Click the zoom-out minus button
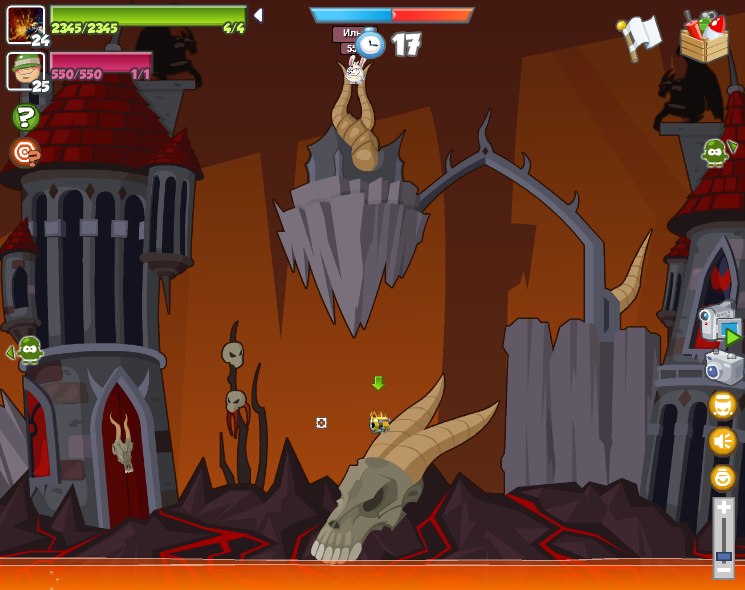Screen dimensions: 745x590 click(x=723, y=571)
